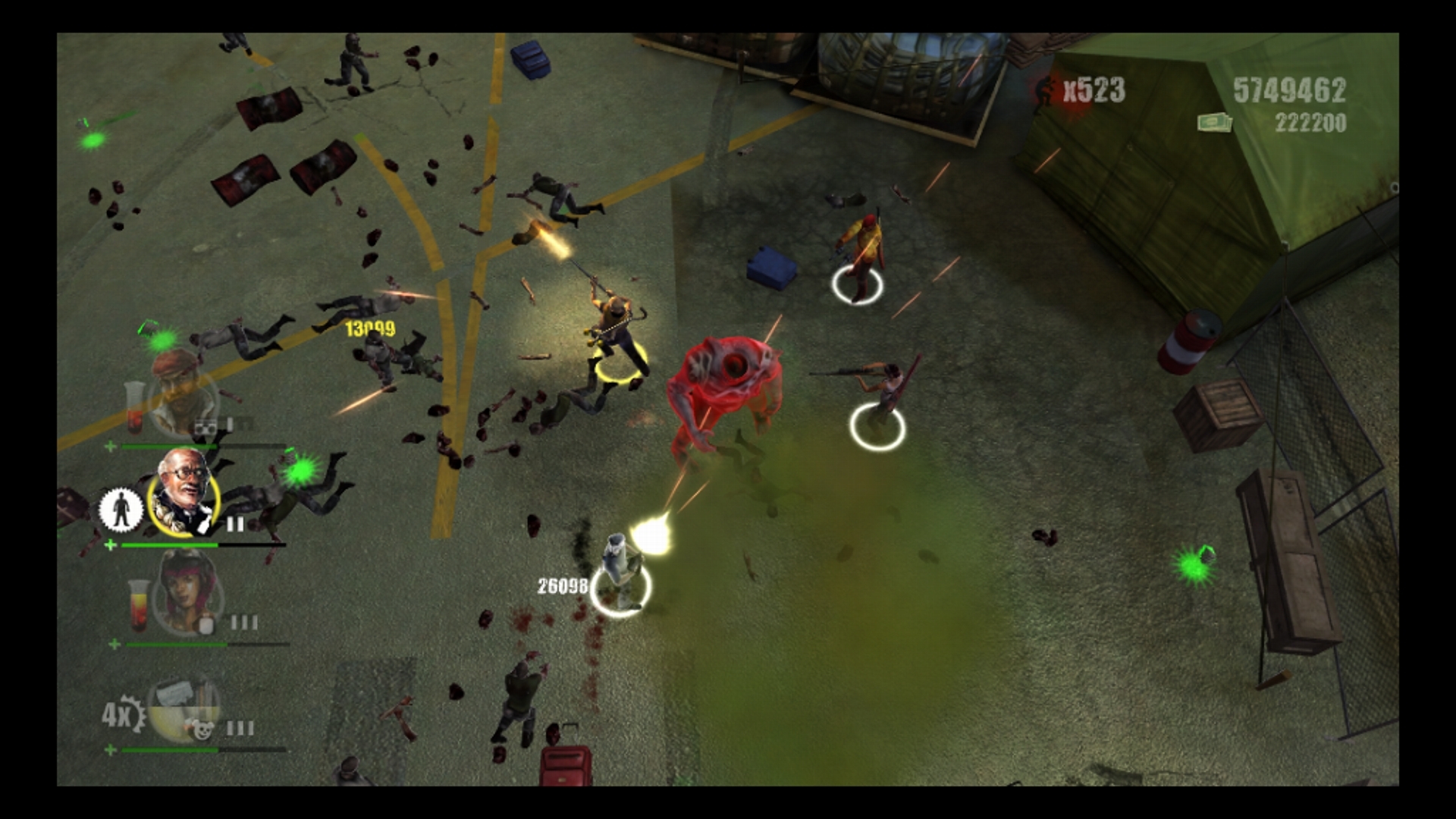Screen dimensions: 1456x819
Task: Click the white human silhouette badge
Action: (121, 509)
